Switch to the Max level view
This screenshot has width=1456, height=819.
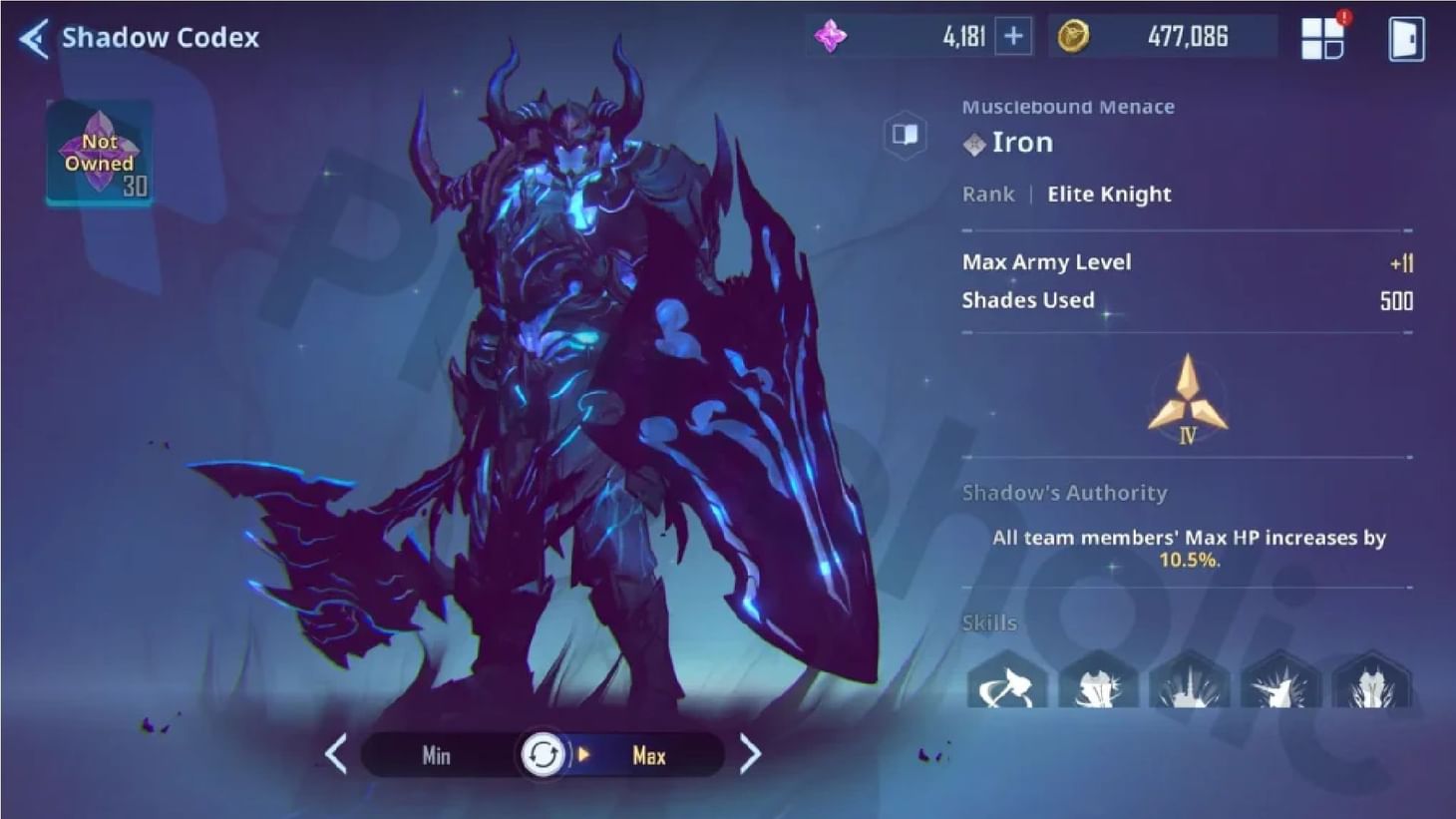648,756
